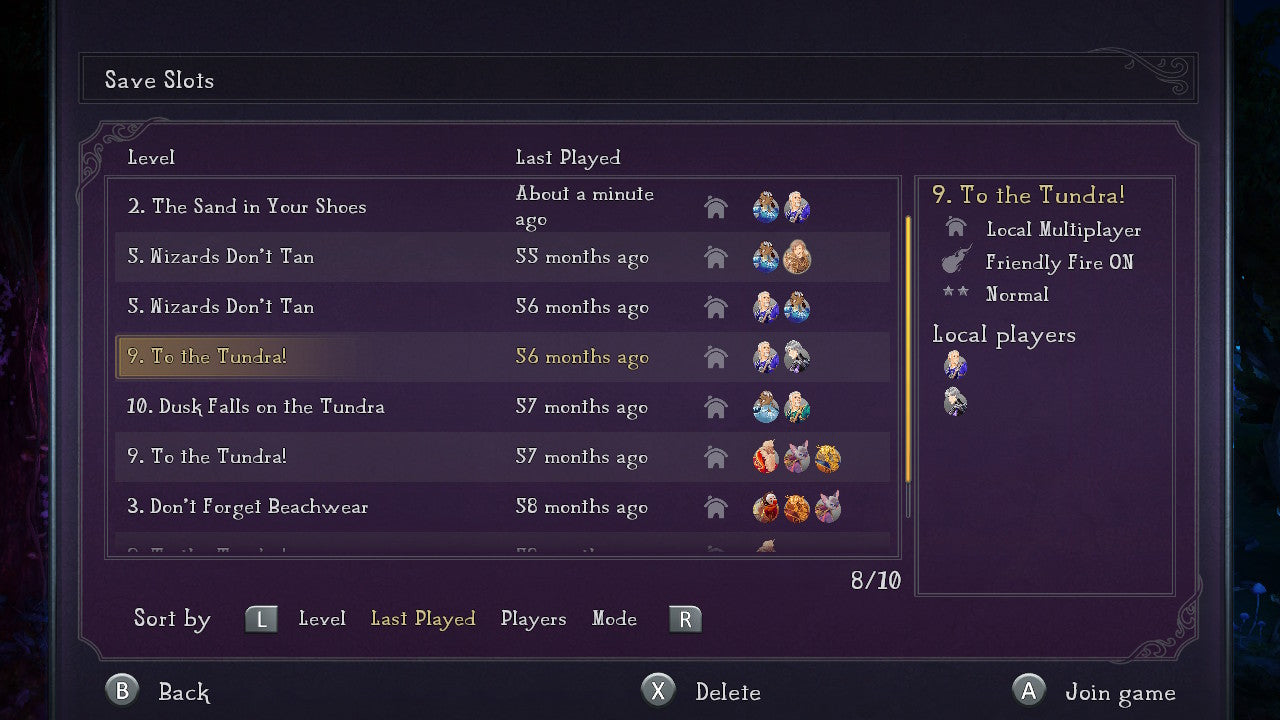
Task: Sort saves by Level
Action: click(x=322, y=618)
